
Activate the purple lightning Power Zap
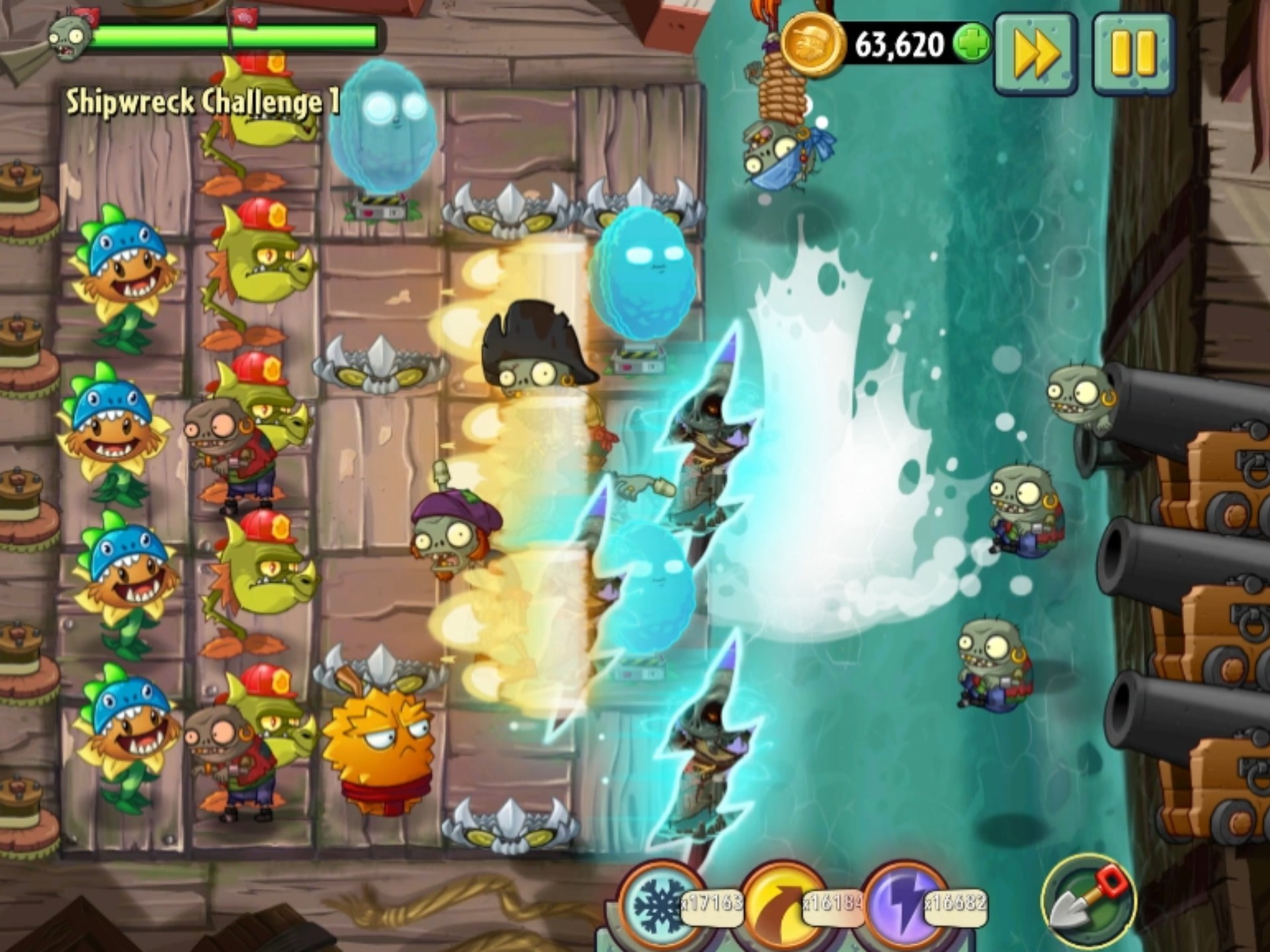904,904
